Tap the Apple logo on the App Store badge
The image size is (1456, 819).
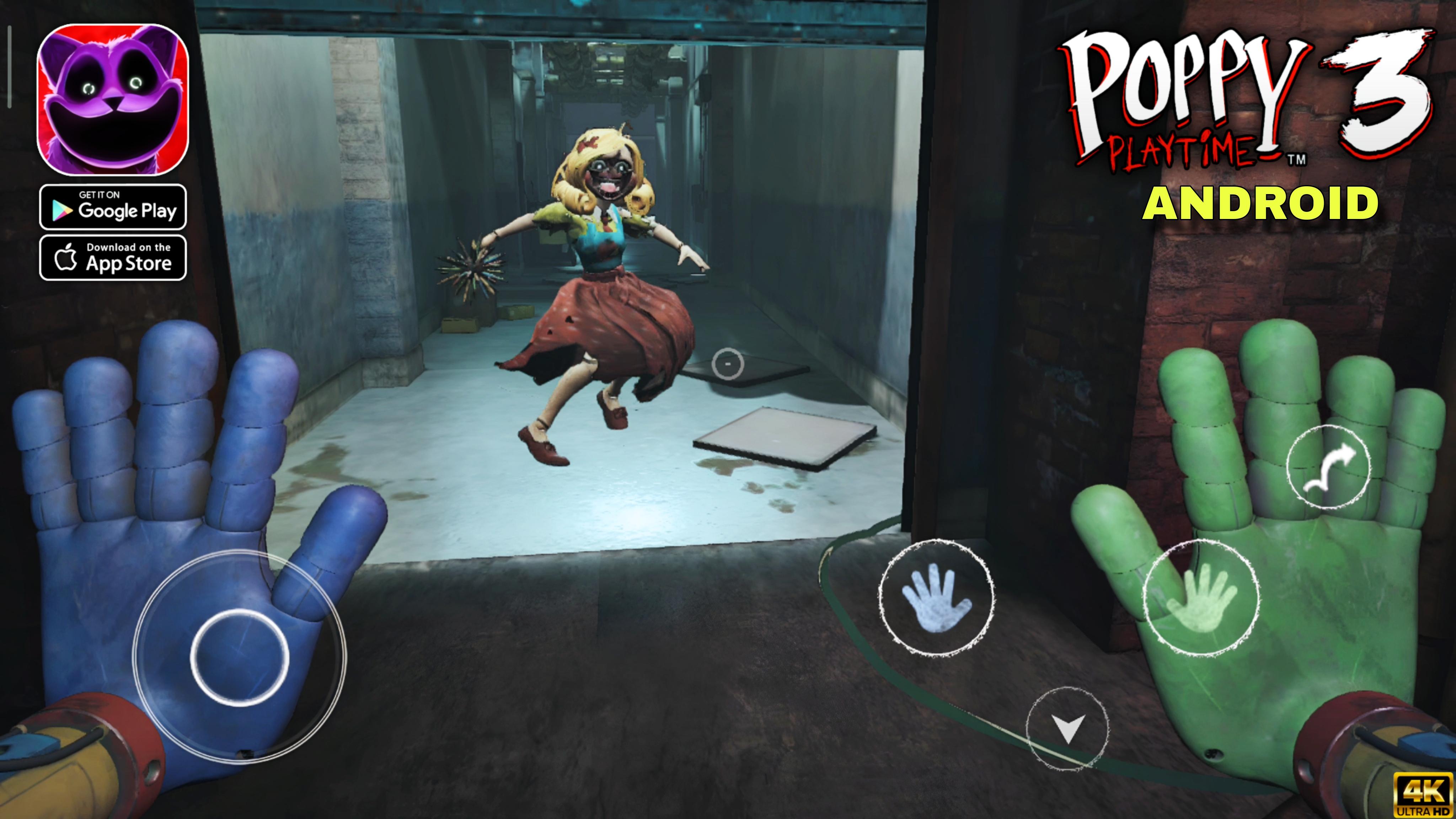(x=66, y=259)
